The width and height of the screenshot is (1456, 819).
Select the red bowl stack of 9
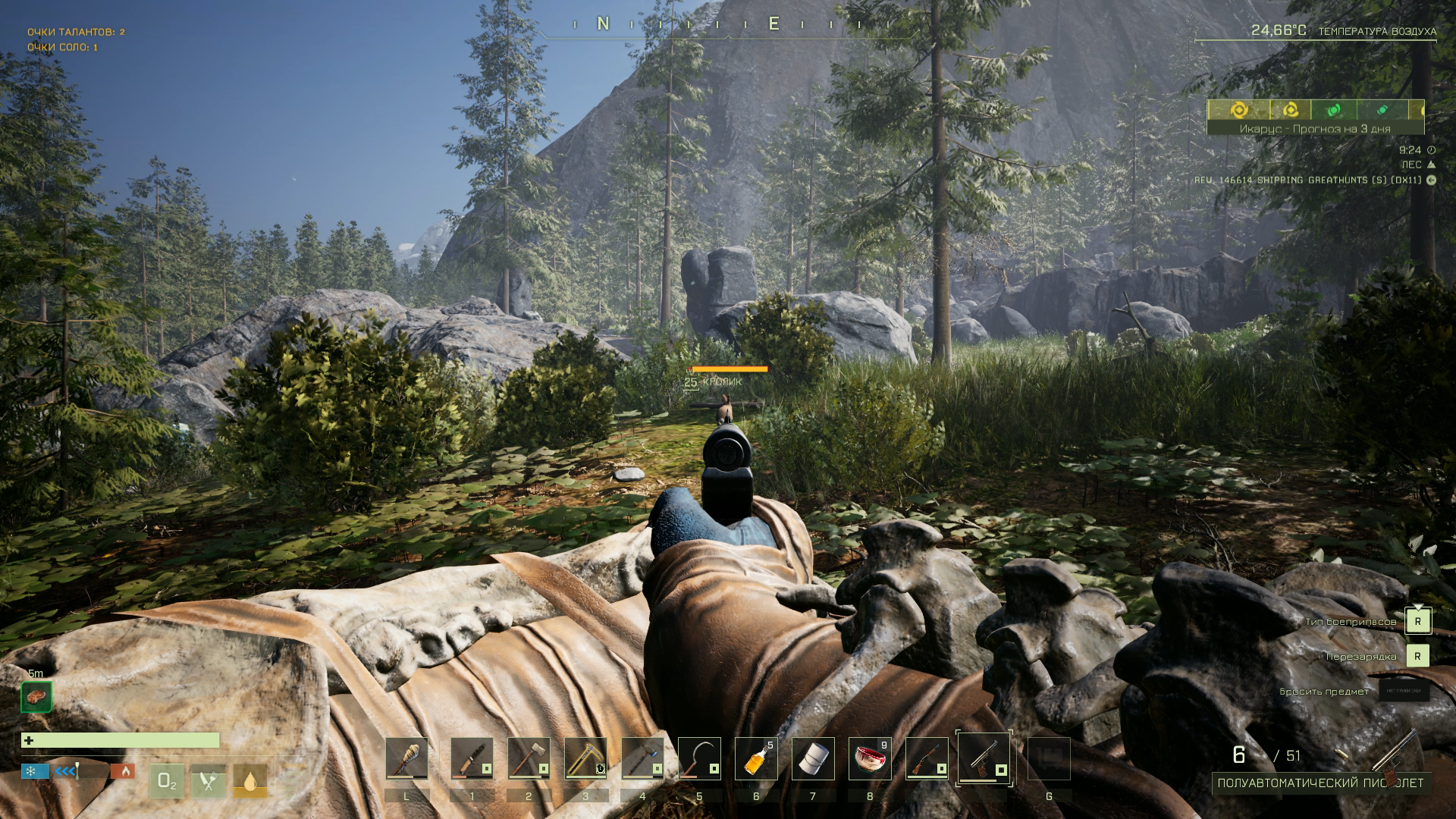870,758
